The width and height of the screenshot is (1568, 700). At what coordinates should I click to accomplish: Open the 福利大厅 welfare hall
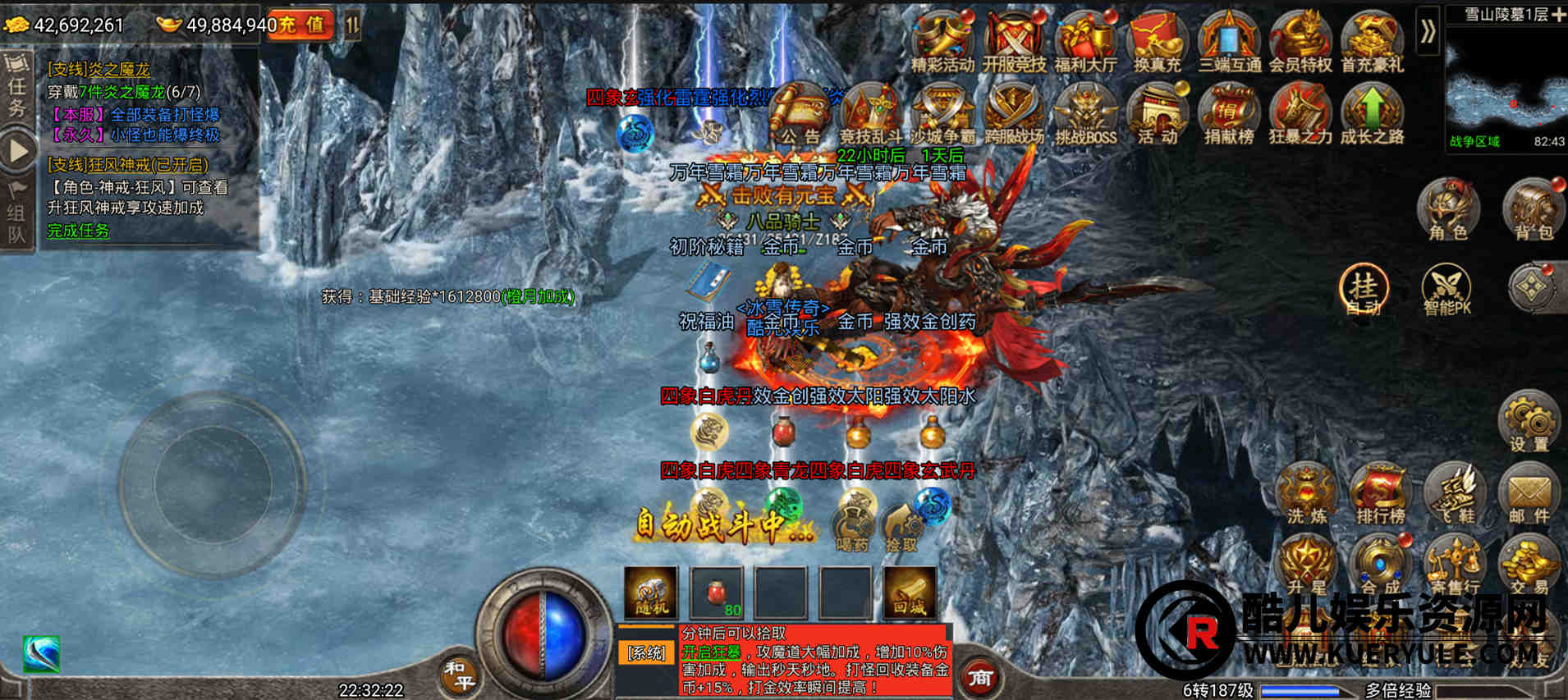[x=1085, y=43]
